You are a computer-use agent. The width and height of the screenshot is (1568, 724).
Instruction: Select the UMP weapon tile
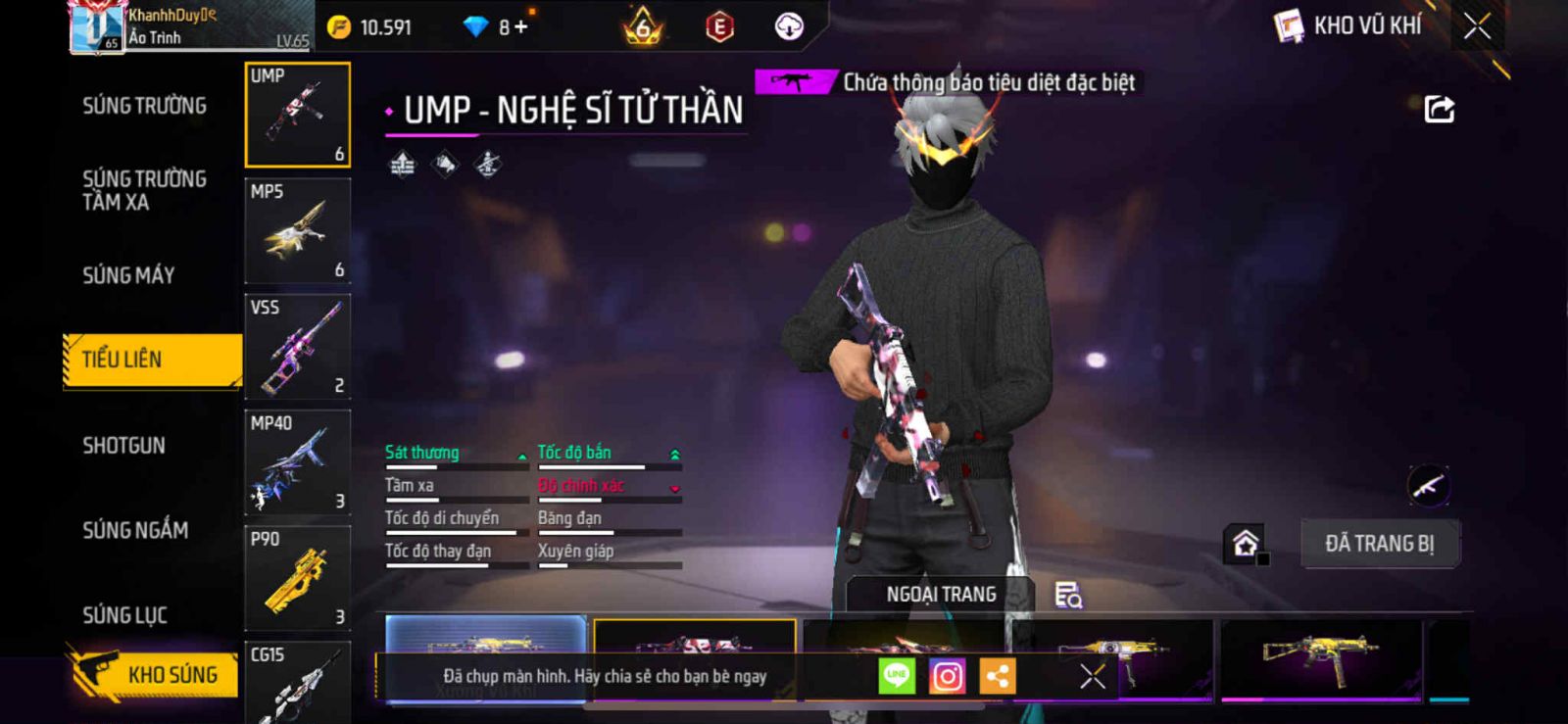[x=298, y=115]
